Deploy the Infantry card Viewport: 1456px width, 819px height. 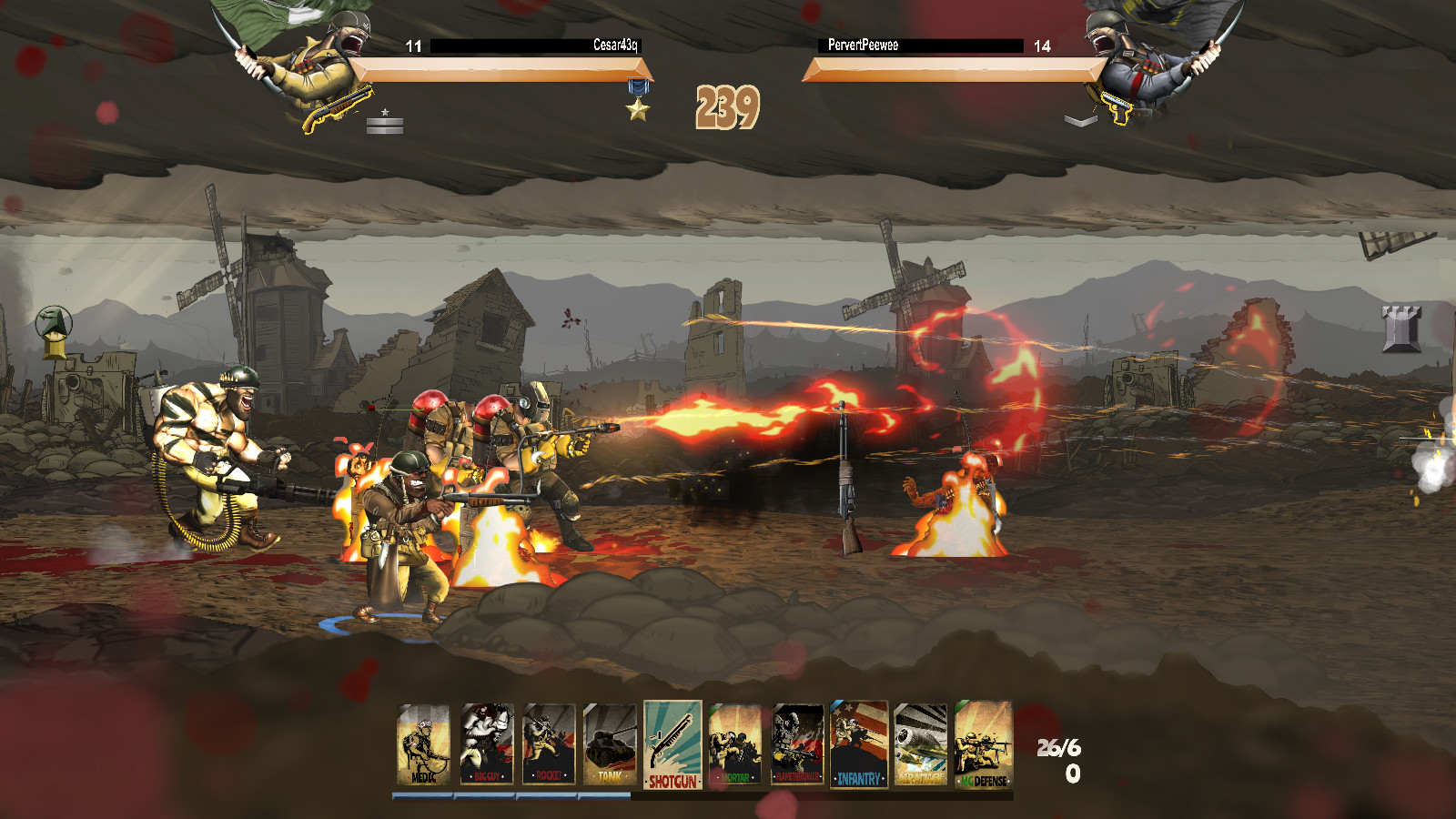tap(859, 744)
